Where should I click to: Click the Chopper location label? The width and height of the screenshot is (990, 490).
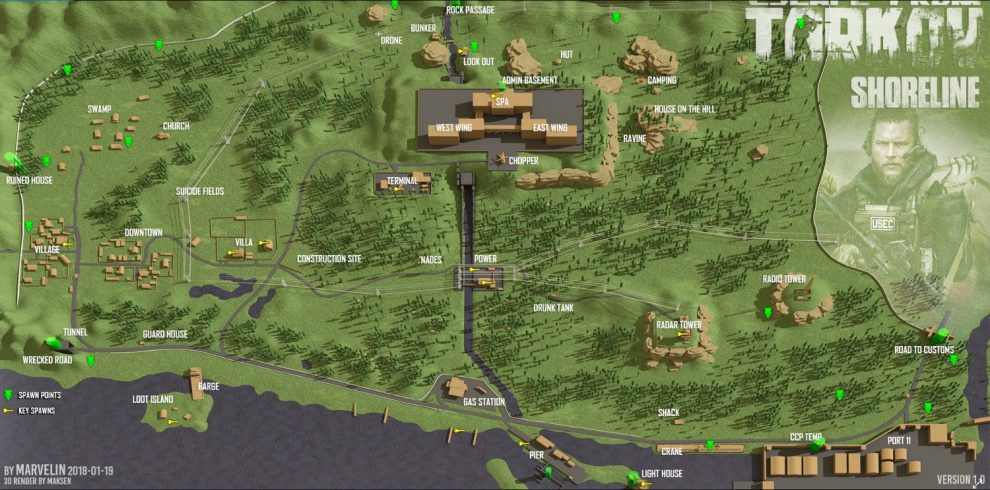(x=522, y=160)
